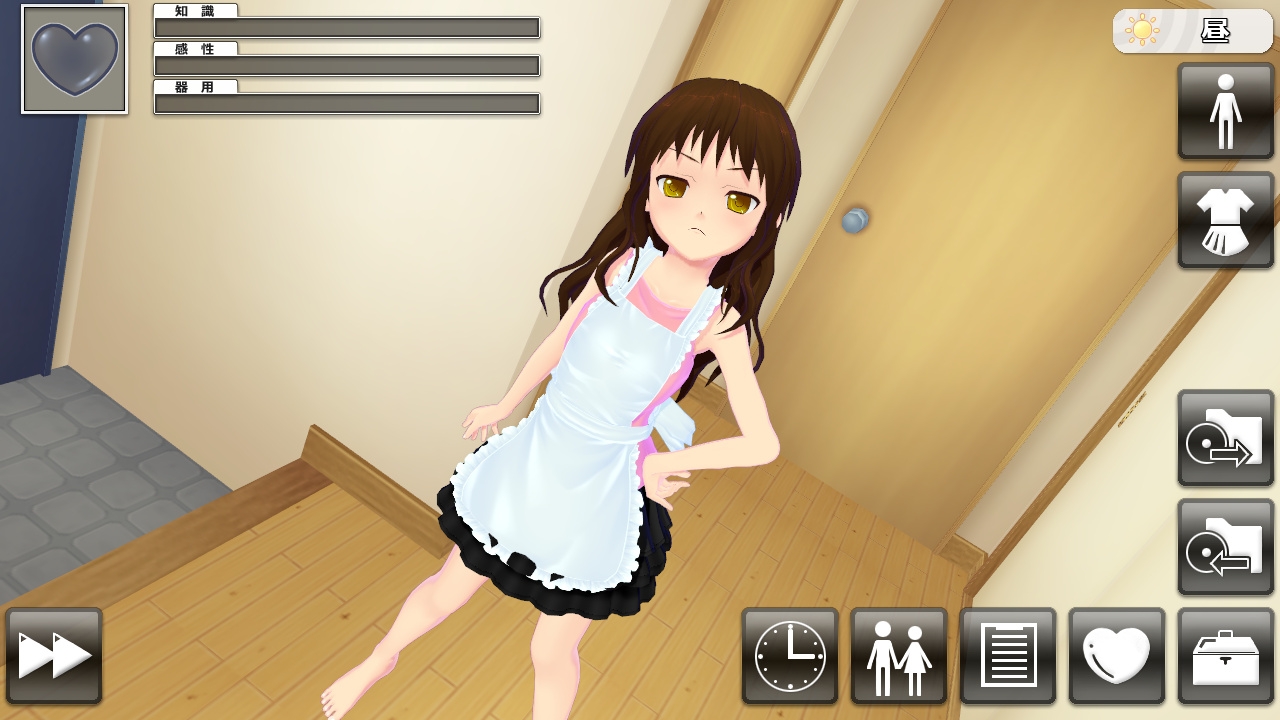Click the grey heart portrait icon
Viewport: 1280px width, 720px height.
click(x=75, y=60)
